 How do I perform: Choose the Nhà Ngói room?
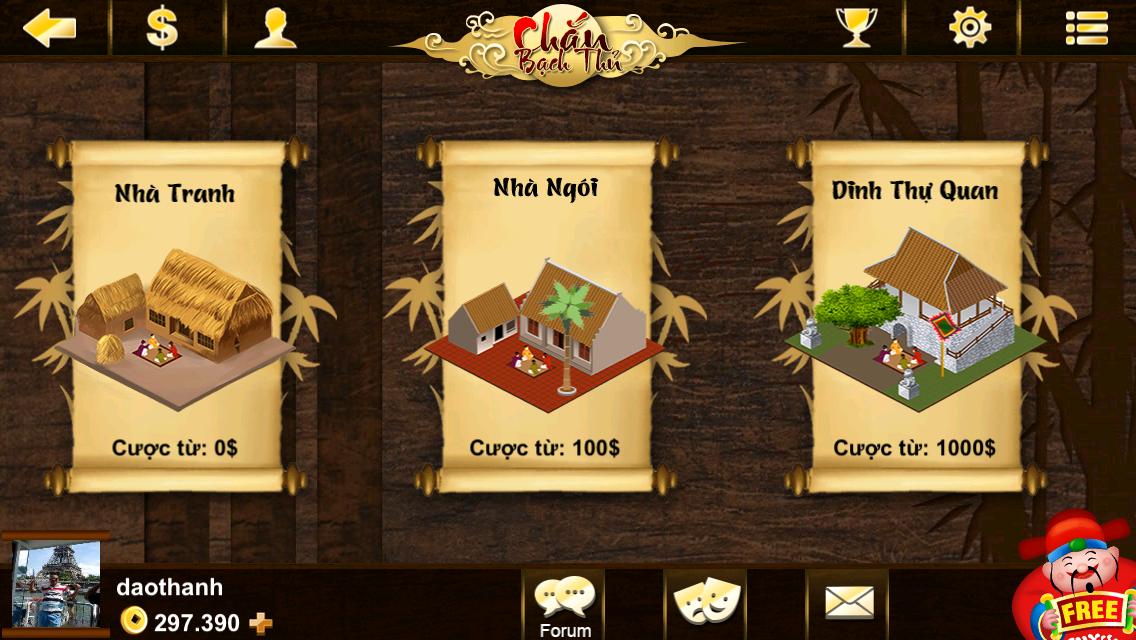[545, 315]
